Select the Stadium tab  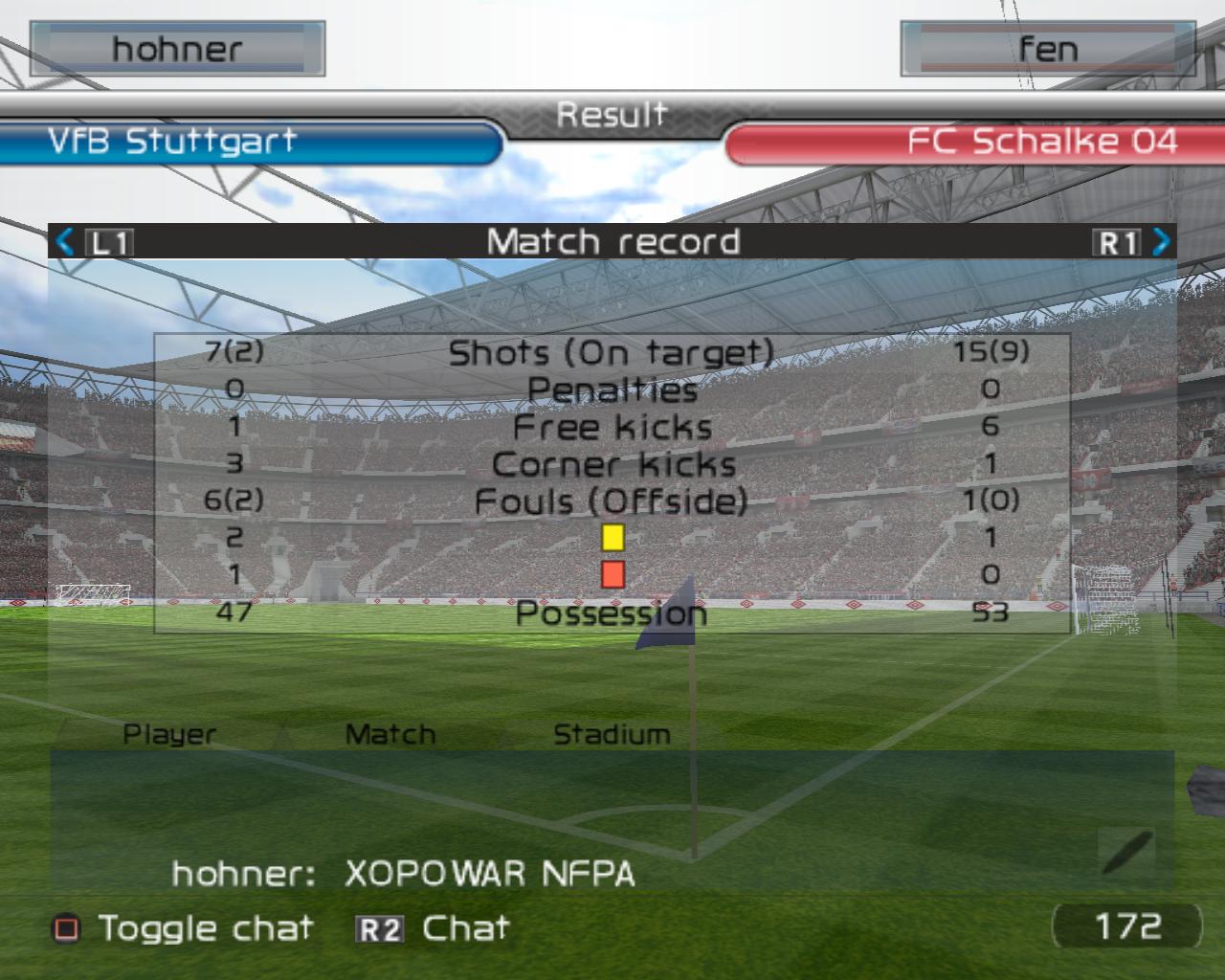click(x=612, y=734)
